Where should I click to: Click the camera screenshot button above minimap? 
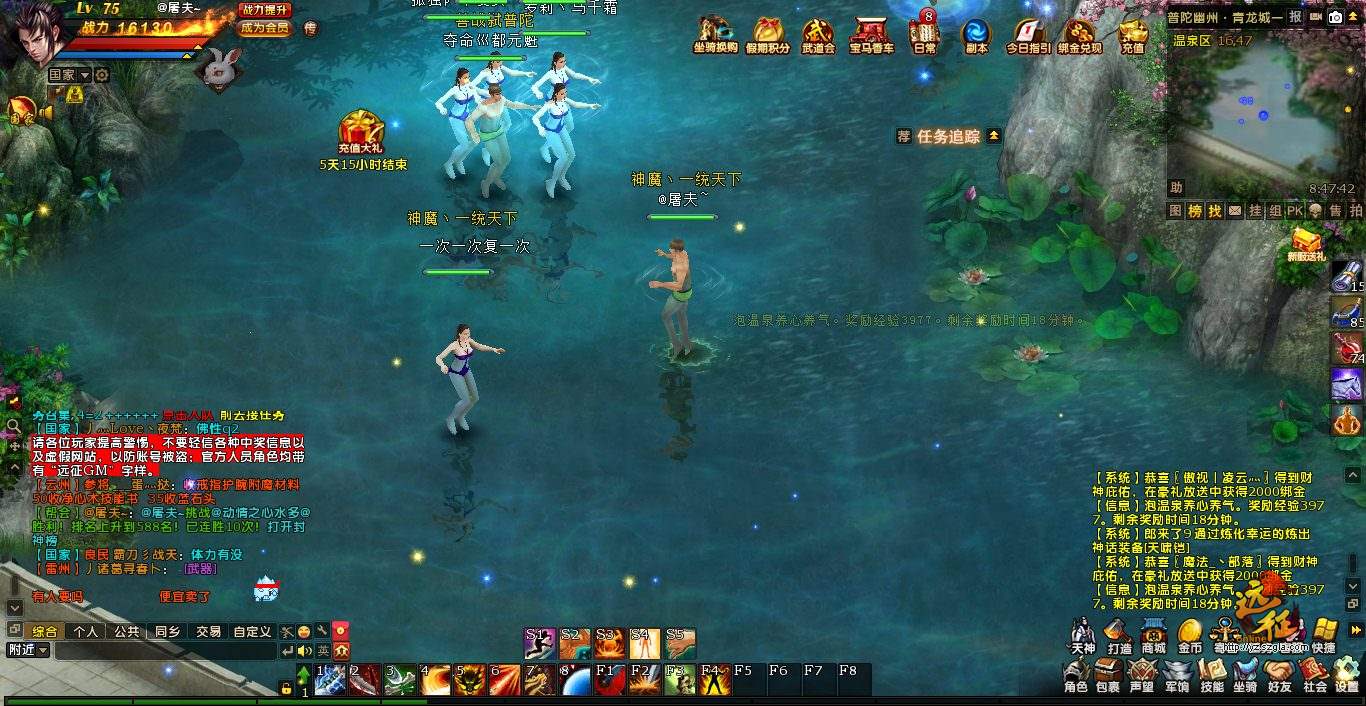(1335, 17)
